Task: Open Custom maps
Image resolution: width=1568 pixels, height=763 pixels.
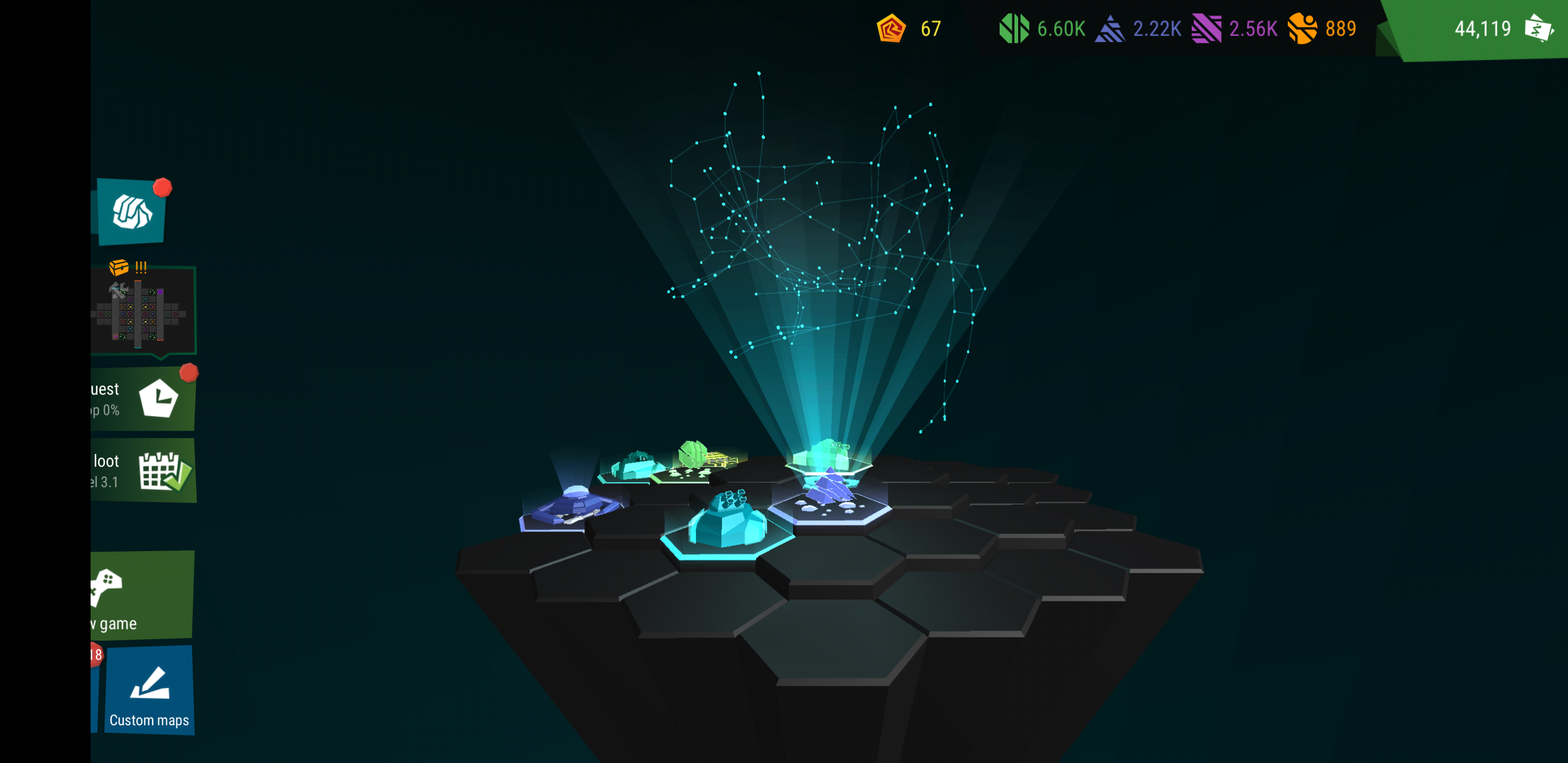Action: coord(149,690)
